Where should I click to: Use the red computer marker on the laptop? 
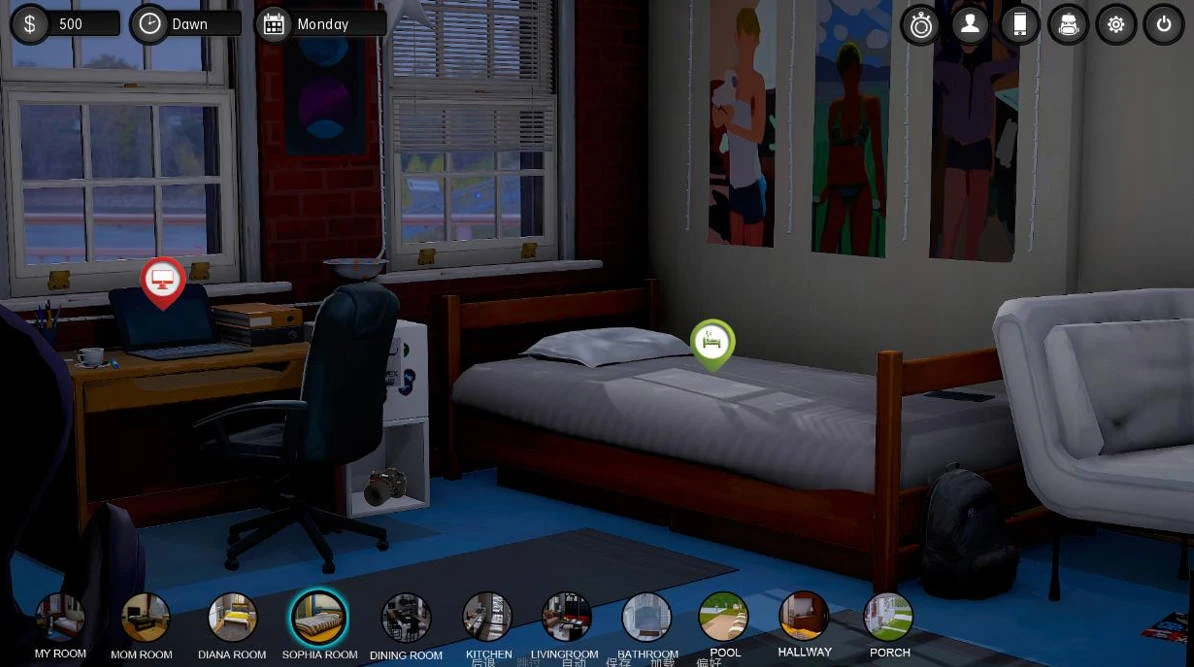click(x=163, y=280)
